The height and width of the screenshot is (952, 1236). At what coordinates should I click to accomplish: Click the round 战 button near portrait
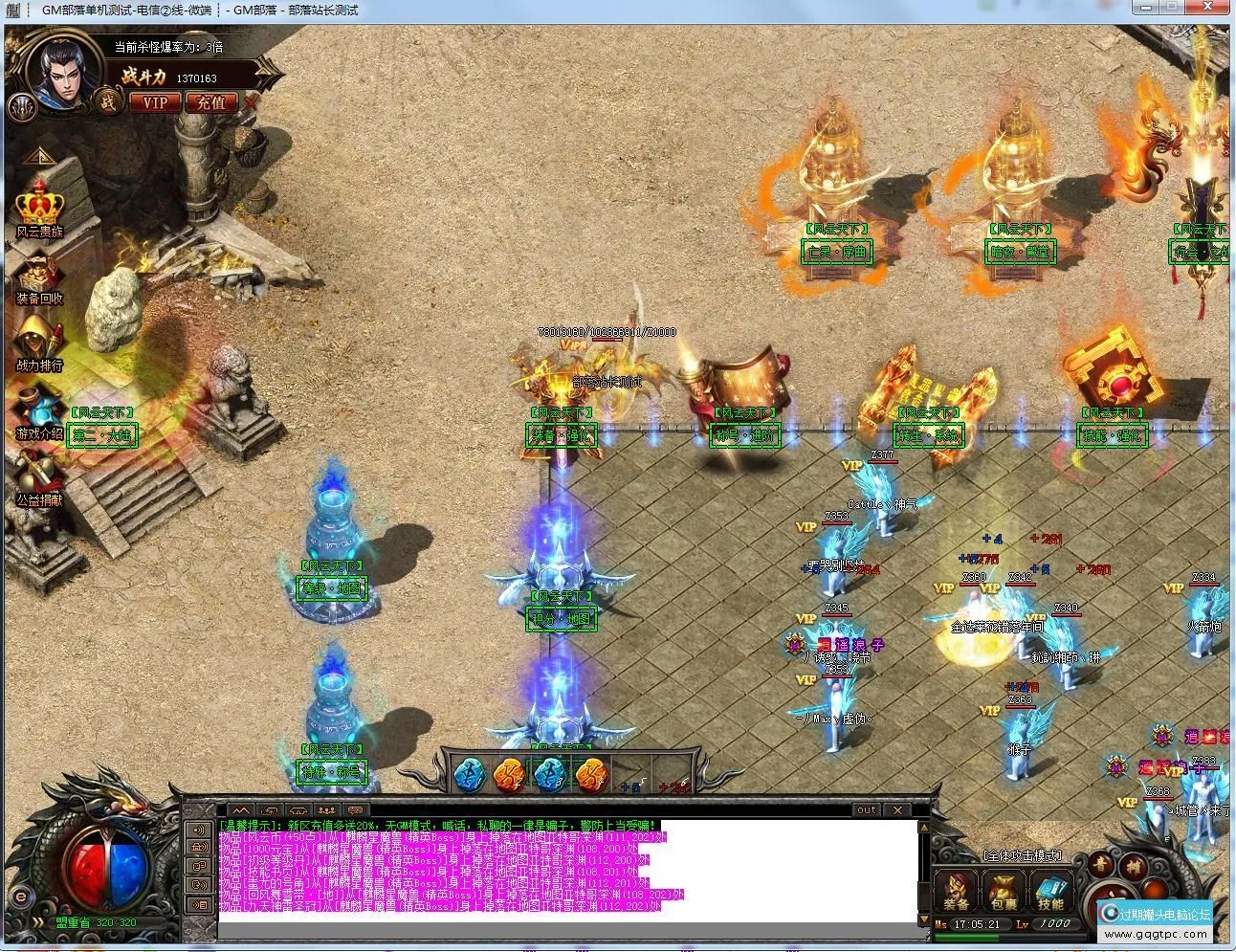click(x=108, y=101)
